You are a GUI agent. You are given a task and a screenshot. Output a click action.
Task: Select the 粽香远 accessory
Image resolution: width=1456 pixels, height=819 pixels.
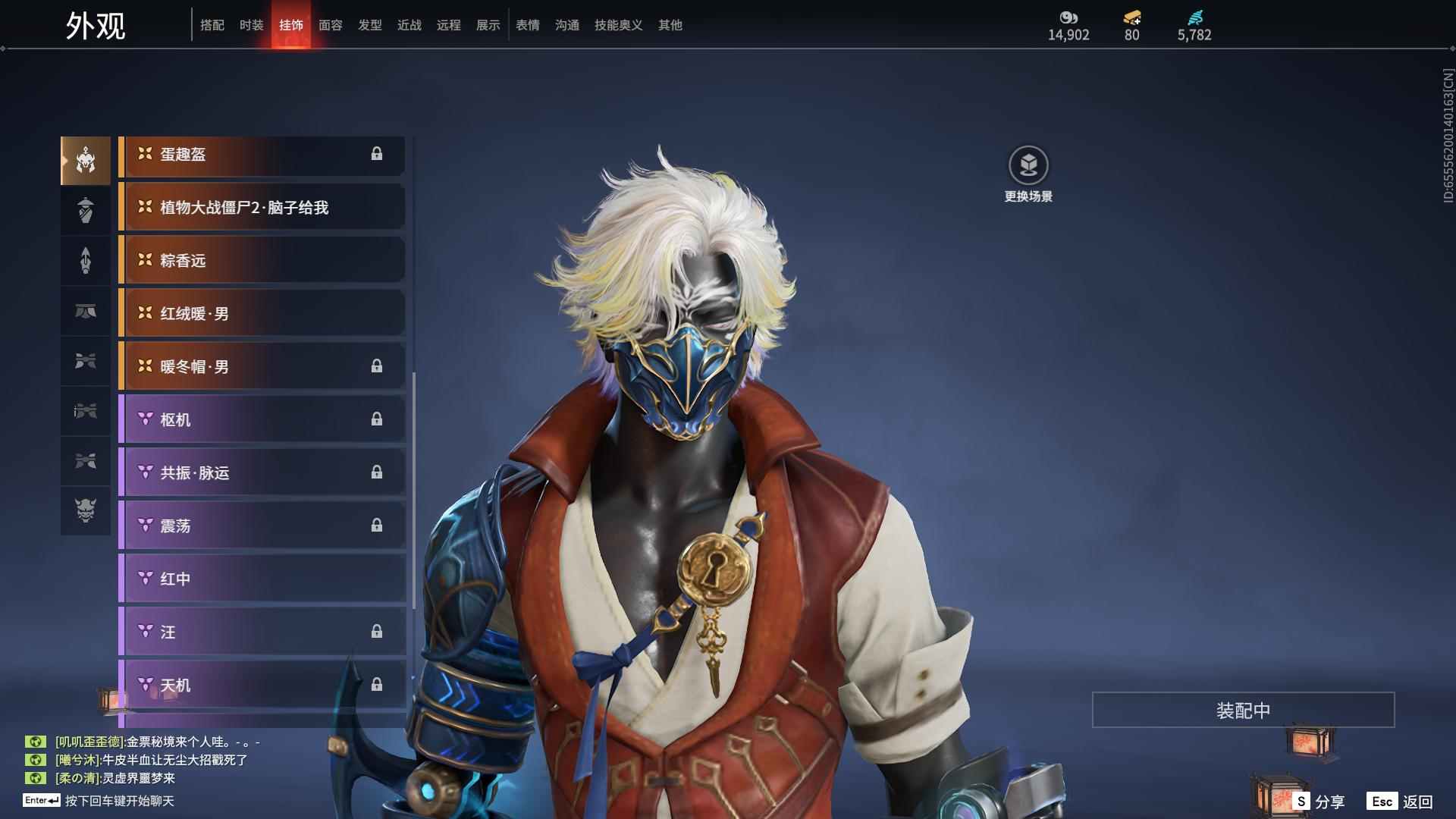(x=262, y=261)
